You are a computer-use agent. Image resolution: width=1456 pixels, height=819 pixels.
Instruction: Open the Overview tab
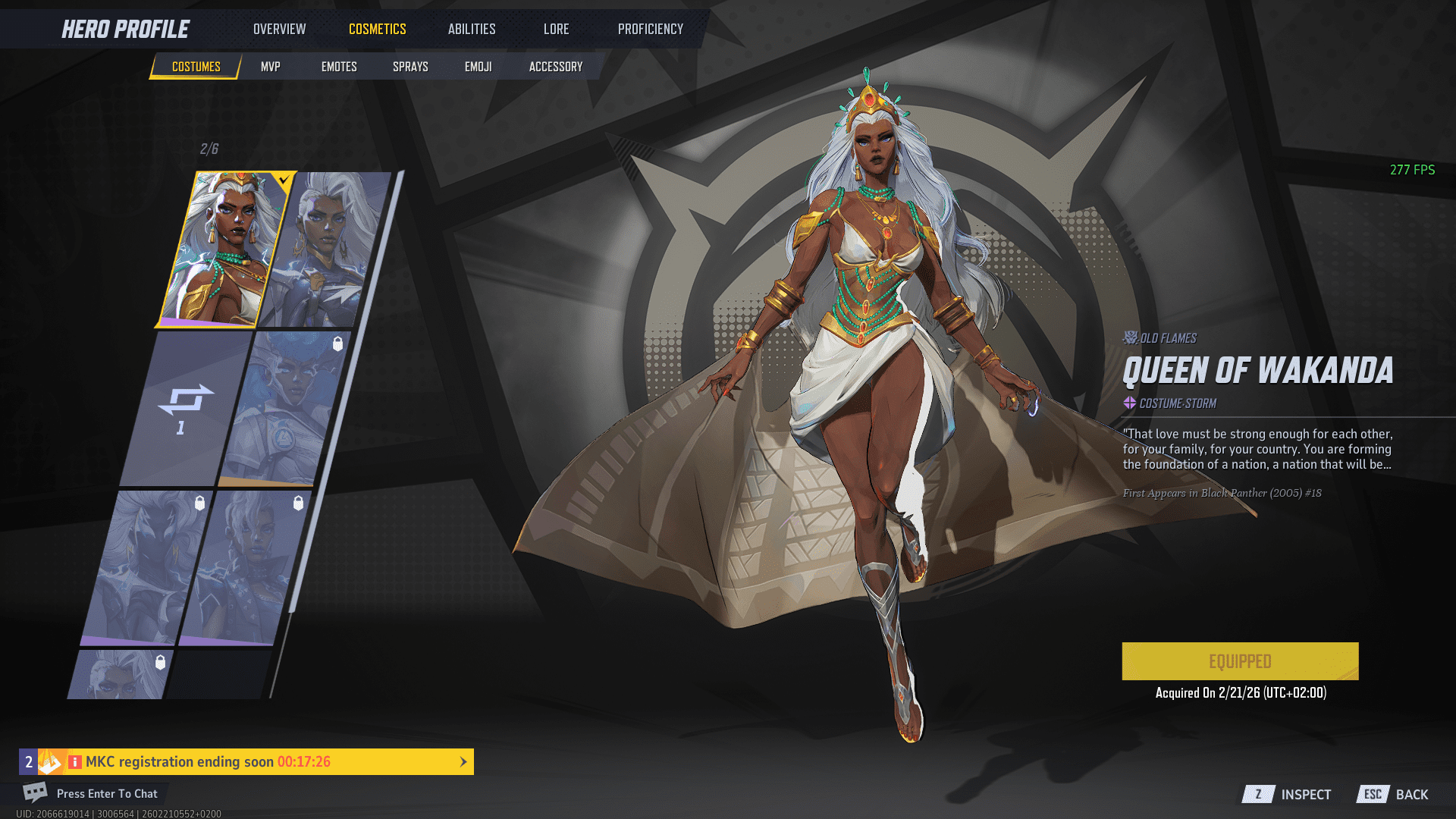[x=279, y=29]
